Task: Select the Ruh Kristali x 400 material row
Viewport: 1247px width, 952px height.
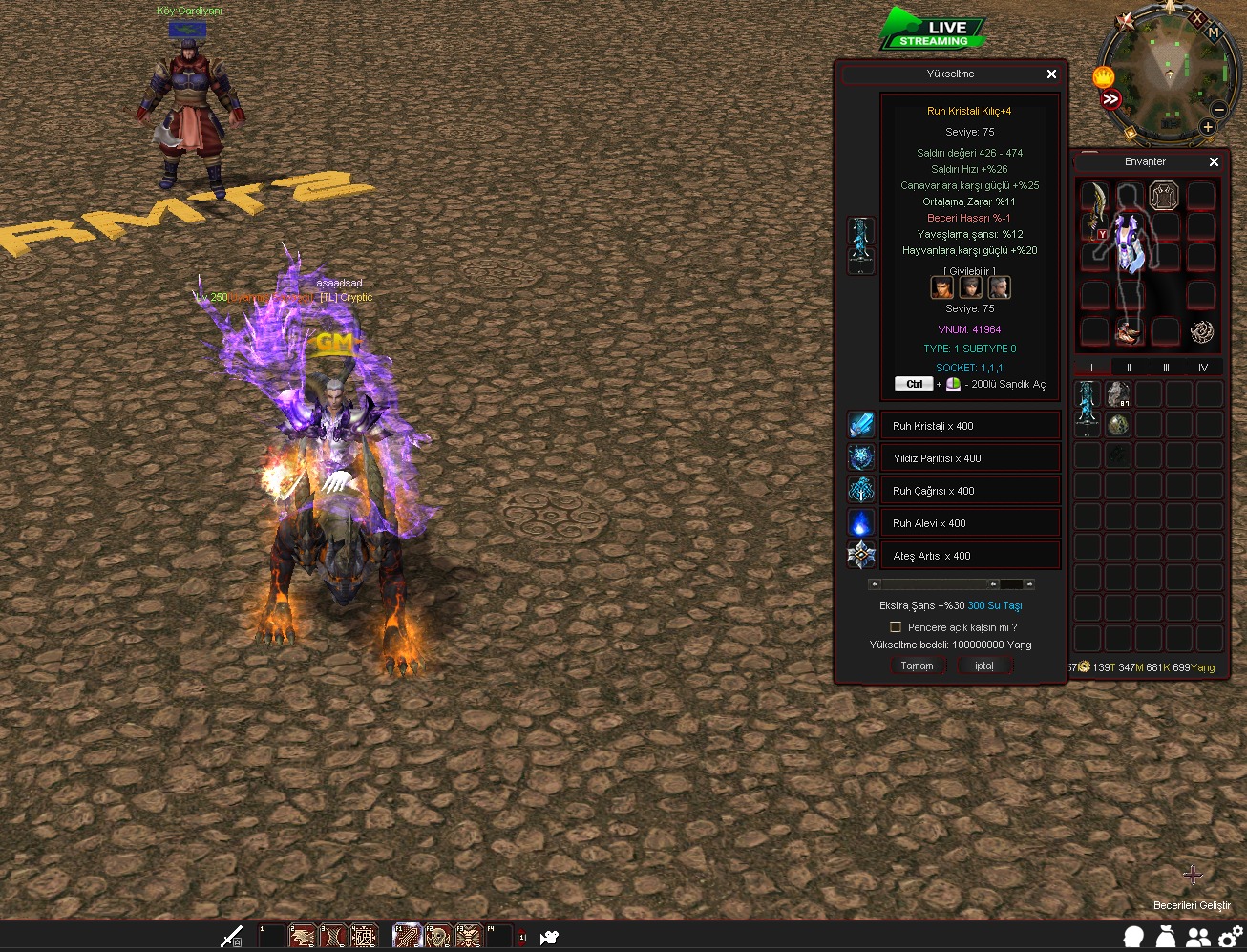Action: point(969,426)
